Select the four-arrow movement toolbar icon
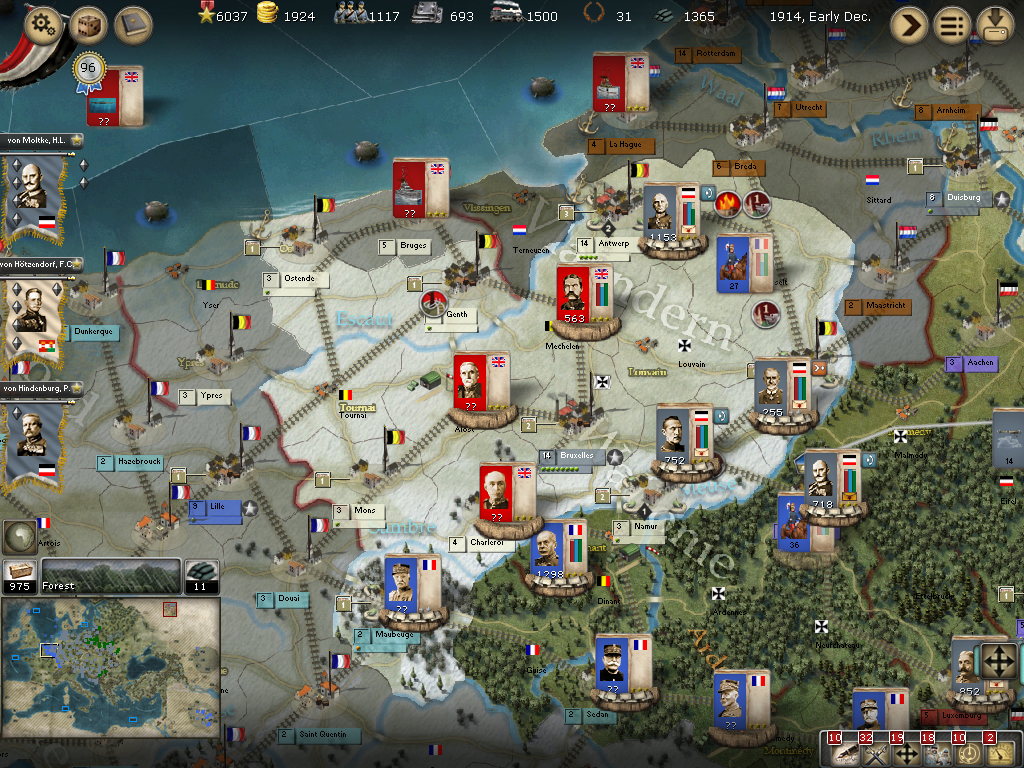This screenshot has width=1024, height=768. pyautogui.click(x=905, y=752)
